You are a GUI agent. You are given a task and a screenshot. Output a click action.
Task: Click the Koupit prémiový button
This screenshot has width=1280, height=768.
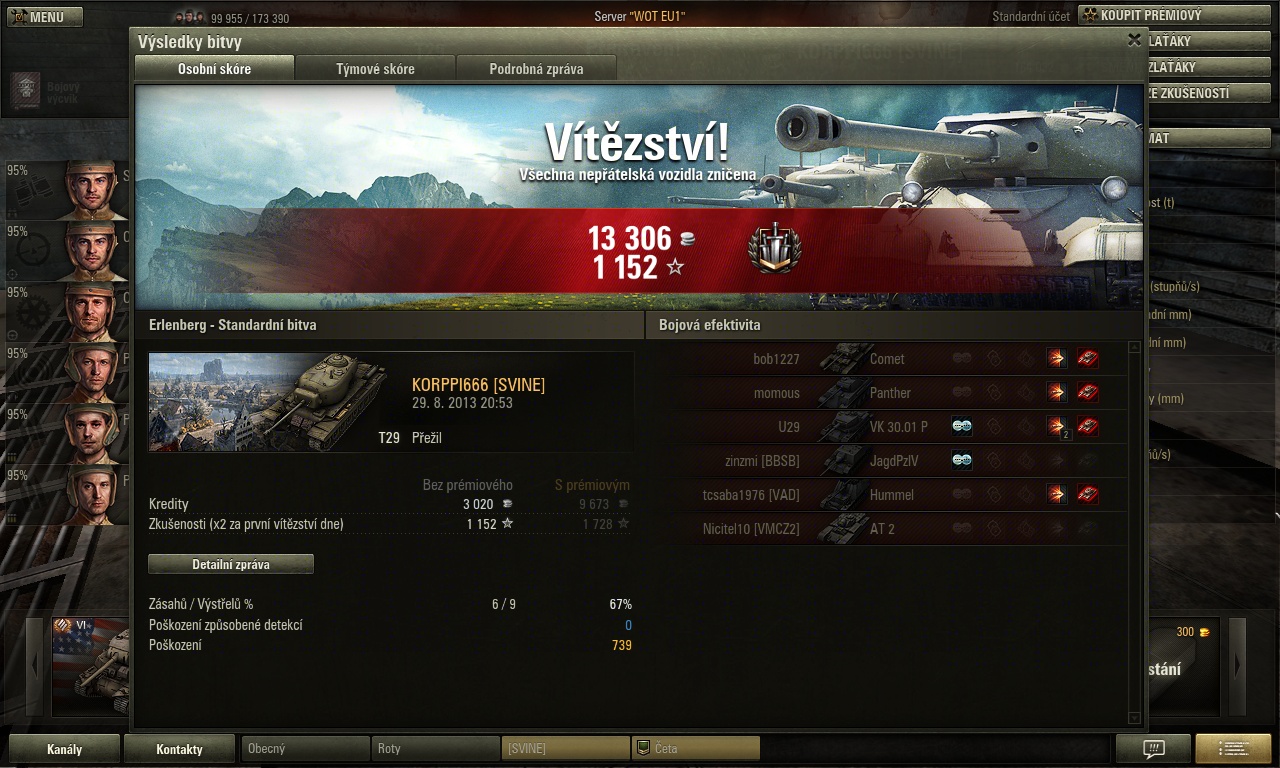tap(1157, 15)
